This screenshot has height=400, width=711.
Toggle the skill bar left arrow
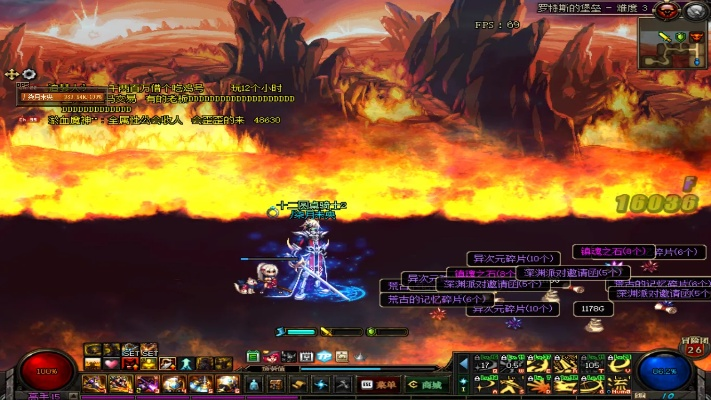tap(463, 364)
